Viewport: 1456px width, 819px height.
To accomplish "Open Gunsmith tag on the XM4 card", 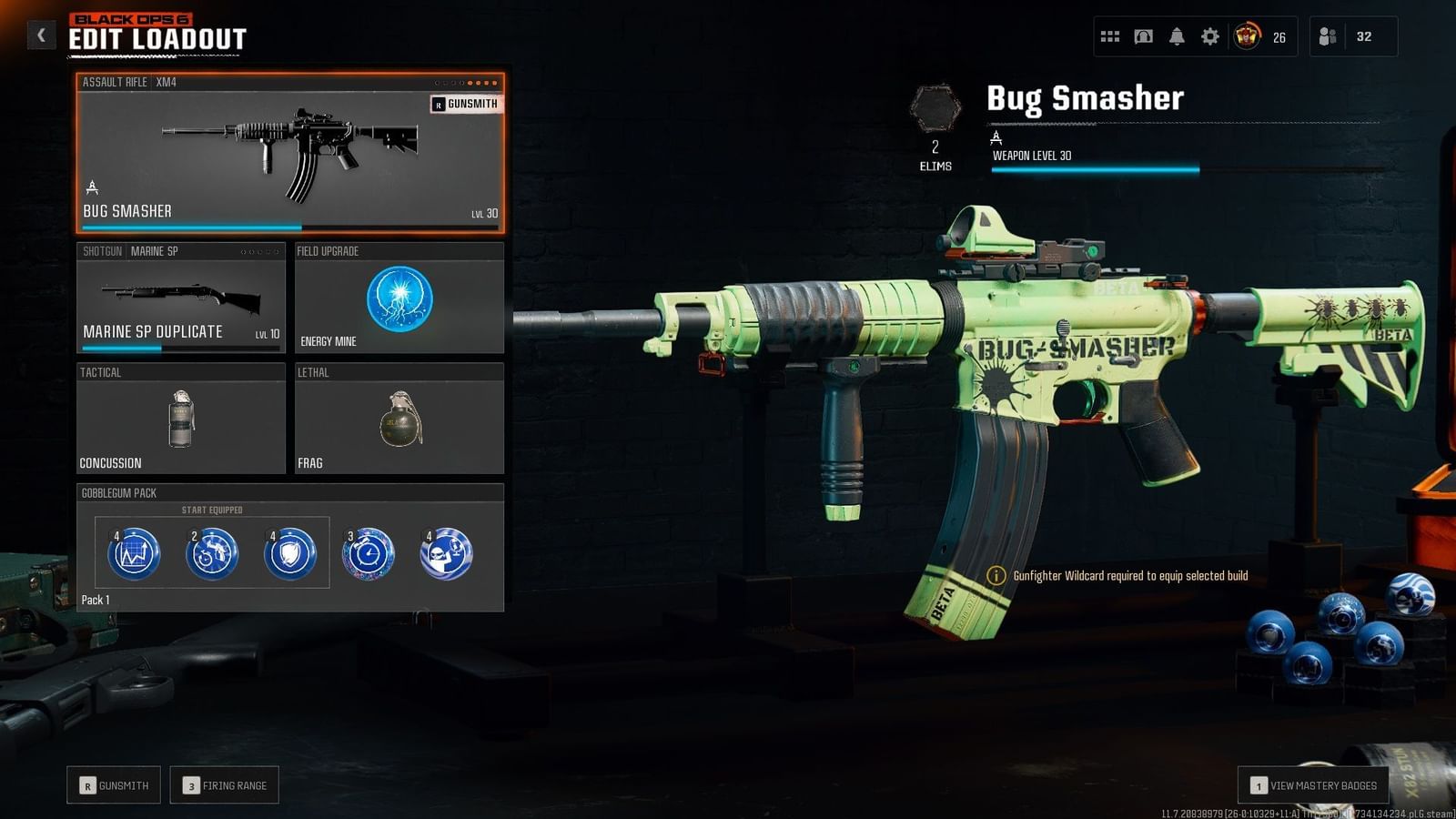I will (466, 104).
